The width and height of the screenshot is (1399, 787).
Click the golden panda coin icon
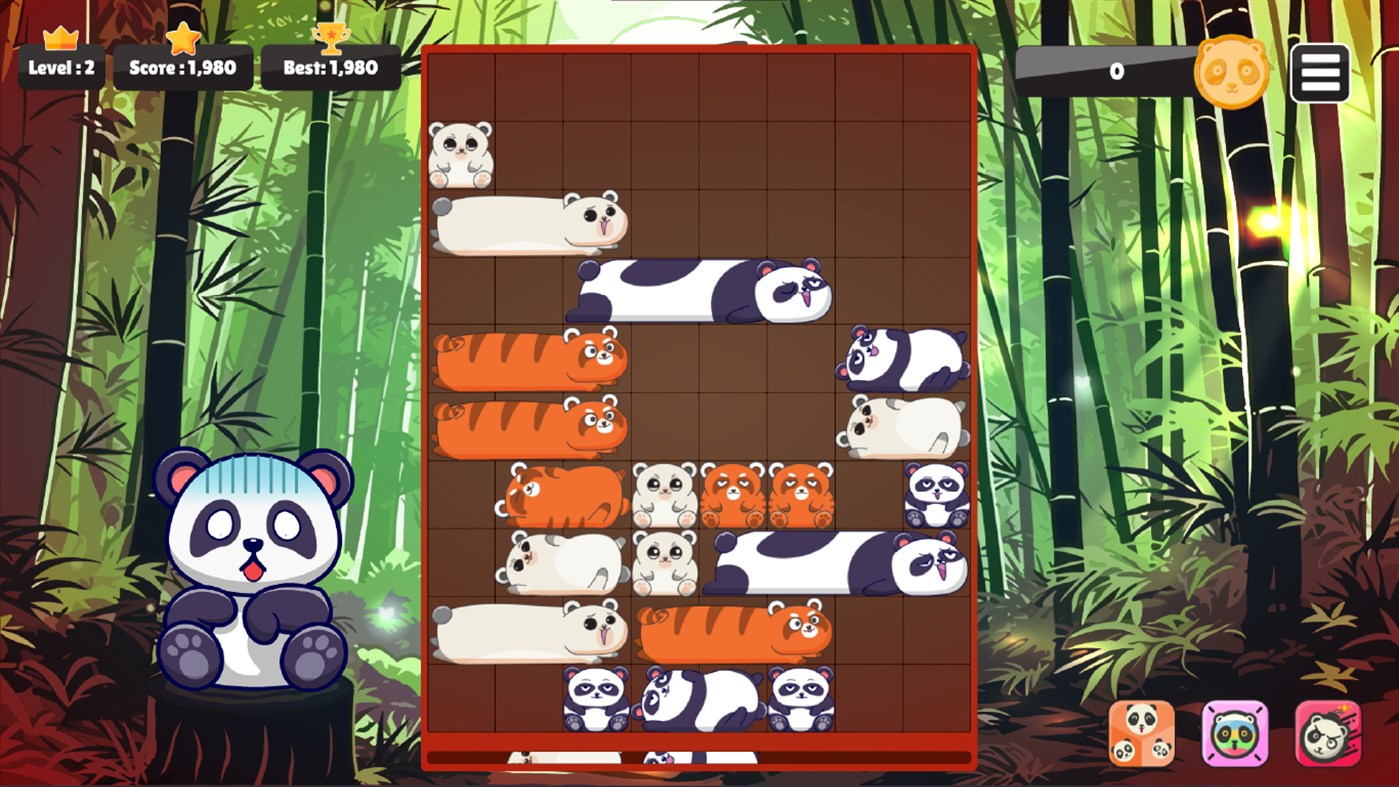tap(1232, 72)
